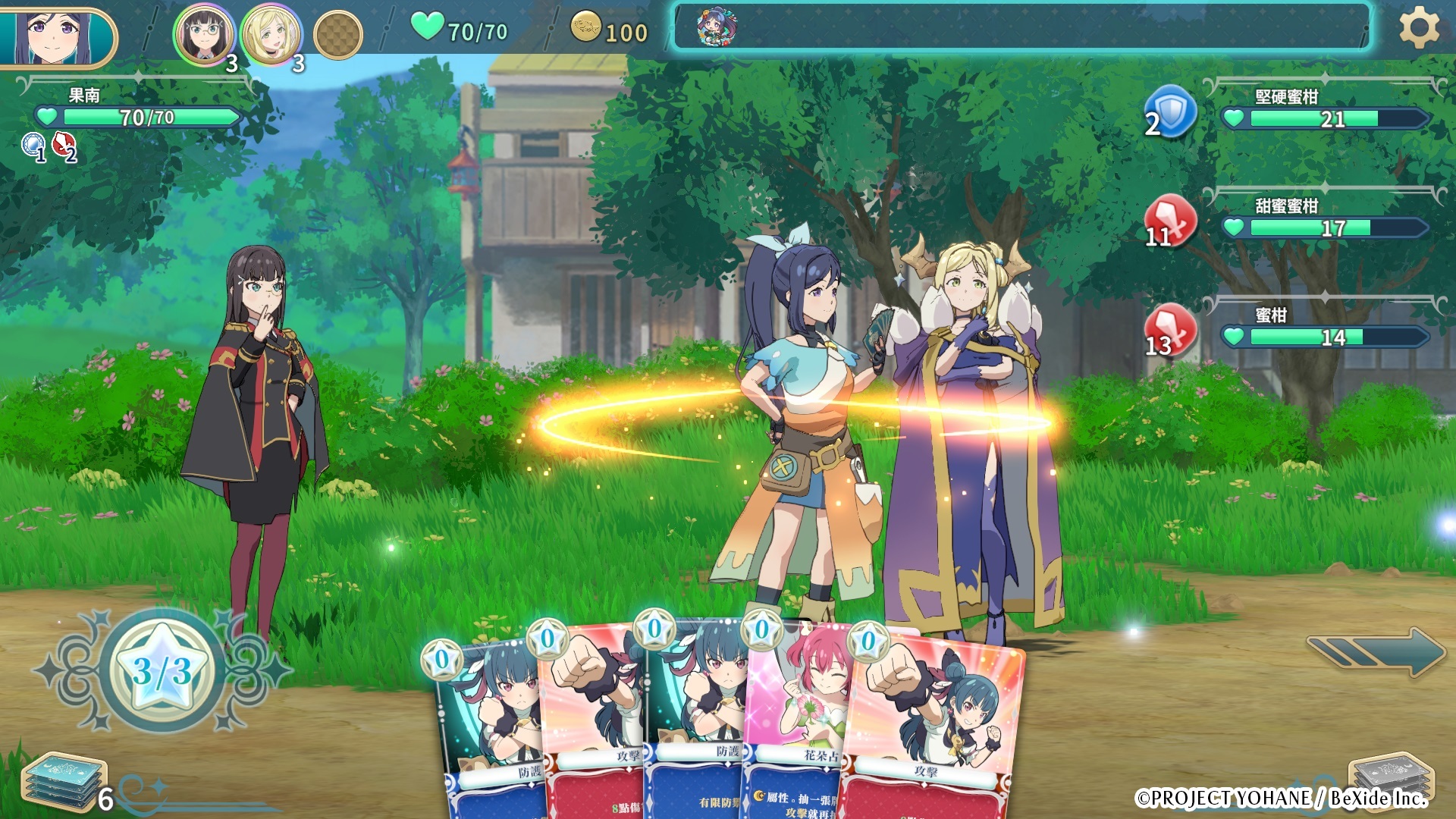
Task: Check the red attack intent showing 11
Action: point(1170,221)
